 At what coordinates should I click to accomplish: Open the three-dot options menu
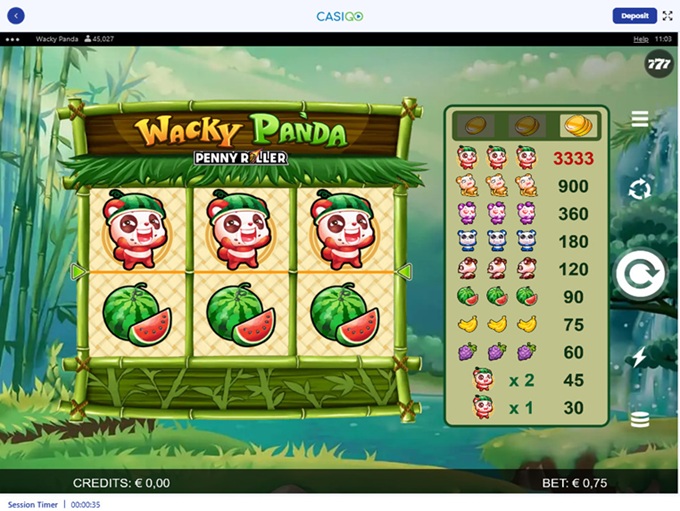[x=13, y=39]
